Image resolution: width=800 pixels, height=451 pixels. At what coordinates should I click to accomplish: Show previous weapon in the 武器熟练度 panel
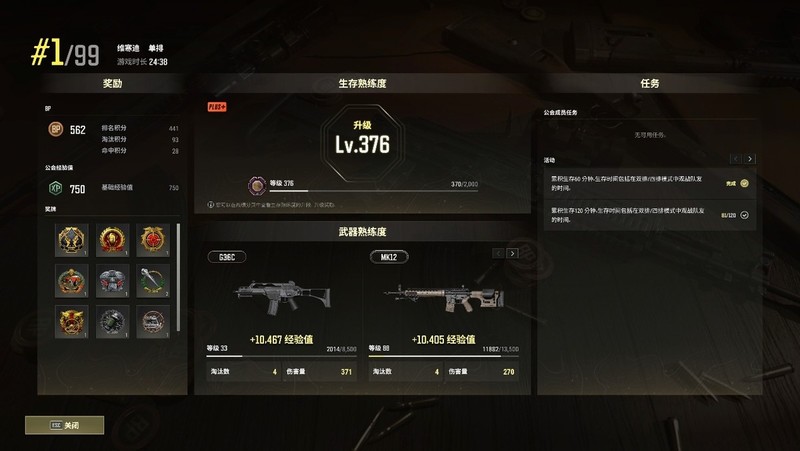(498, 254)
